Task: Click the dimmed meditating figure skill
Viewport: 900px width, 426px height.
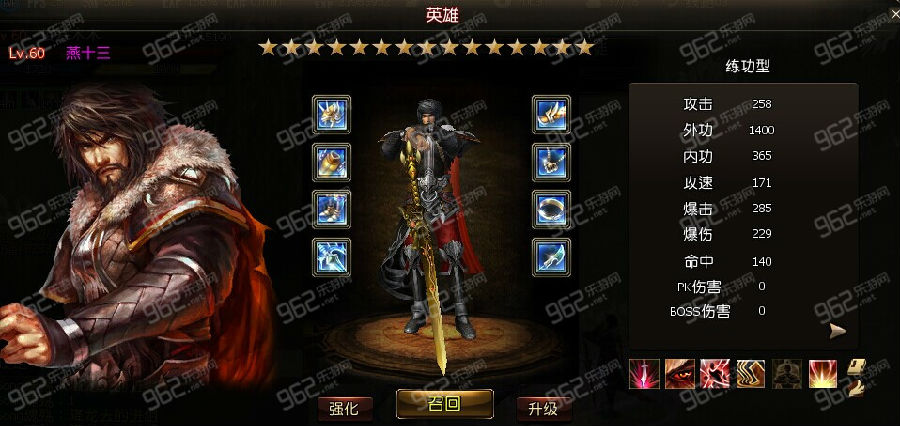Action: [x=787, y=374]
